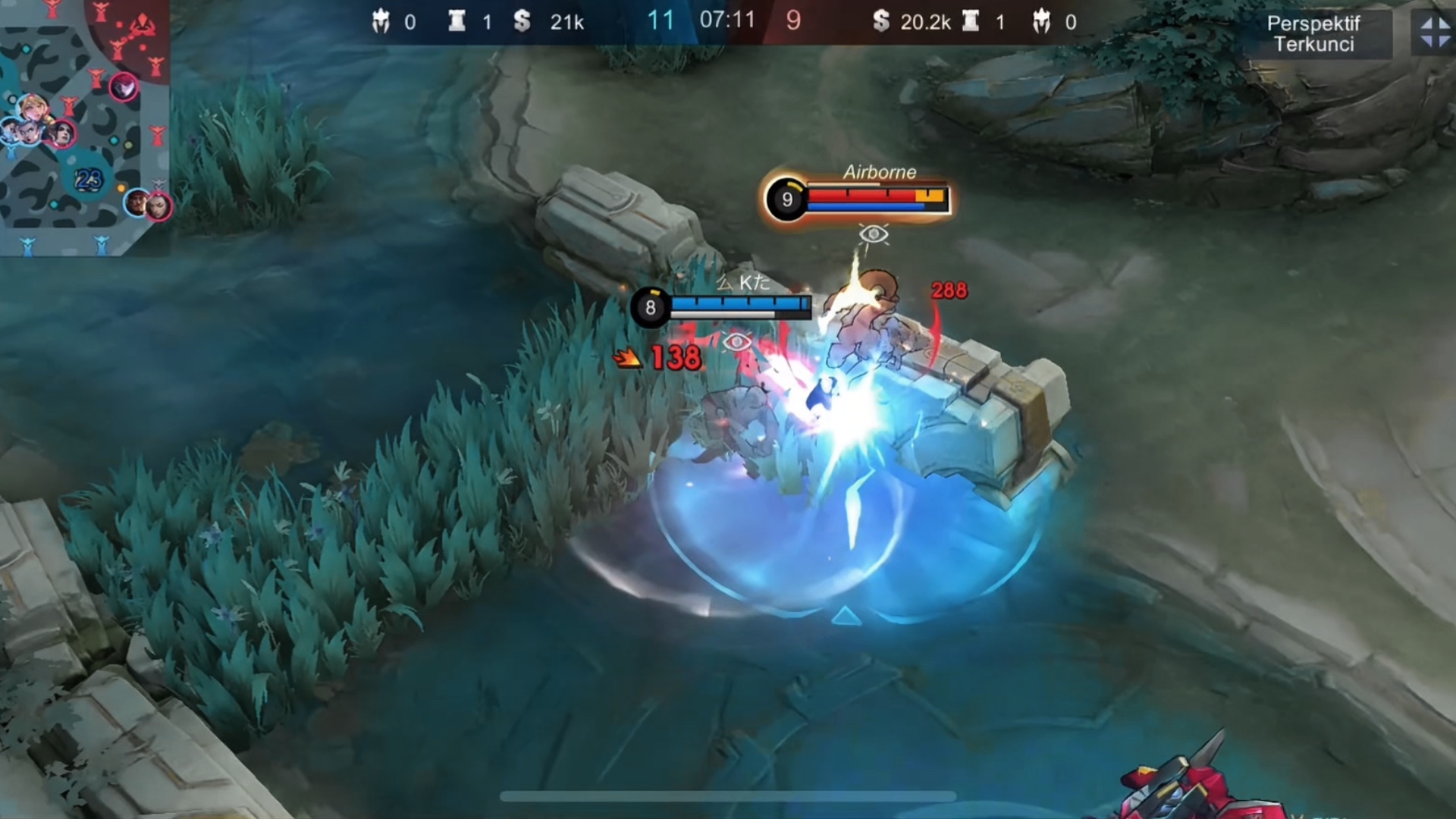Screen dimensions: 1456x819
Task: Click the four-arrow collapse icon
Action: click(x=1435, y=33)
